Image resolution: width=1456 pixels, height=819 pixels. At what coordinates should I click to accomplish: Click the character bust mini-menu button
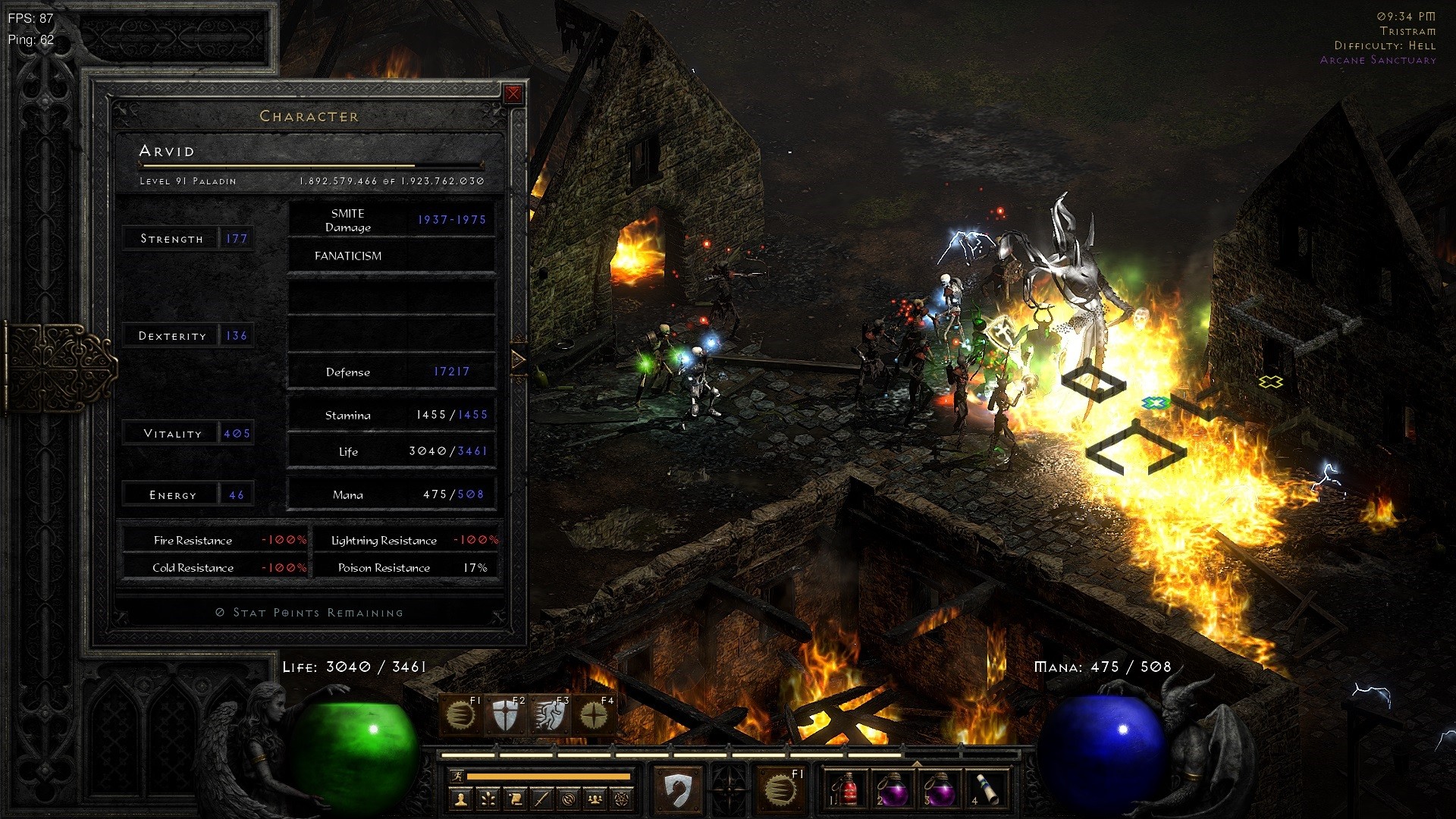[461, 799]
